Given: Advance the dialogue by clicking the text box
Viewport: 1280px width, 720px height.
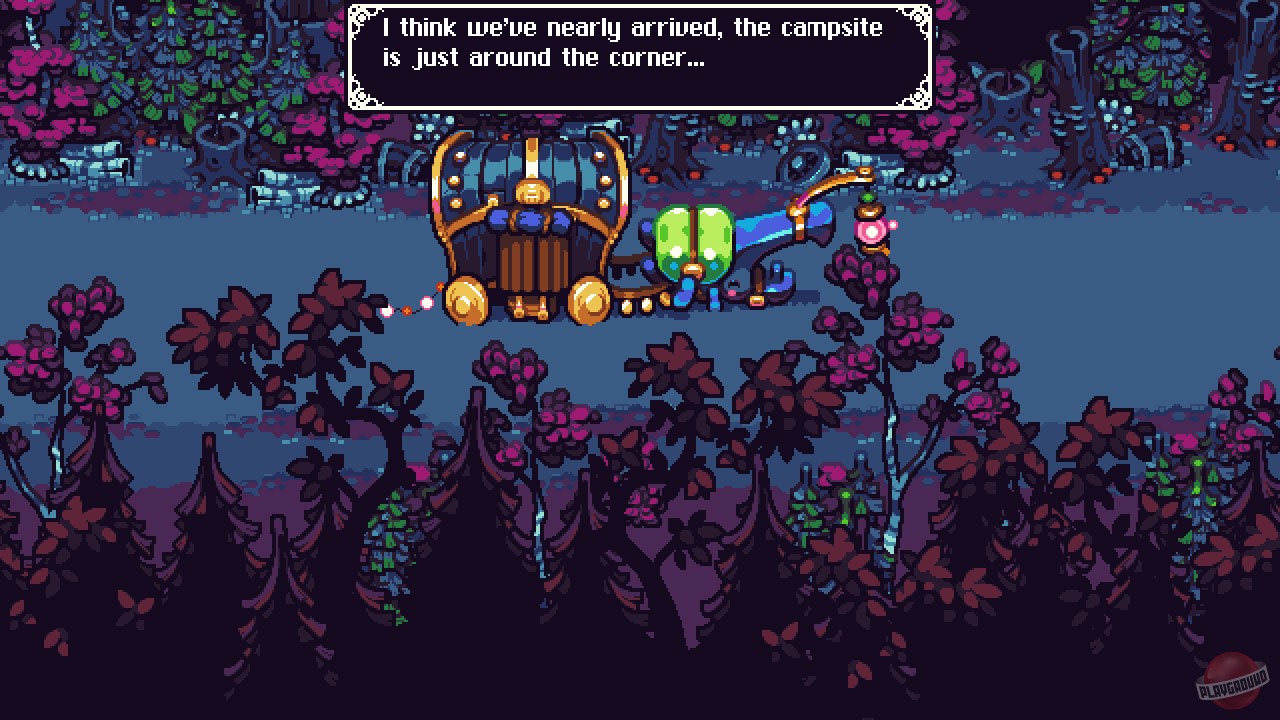Looking at the screenshot, I should 636,55.
